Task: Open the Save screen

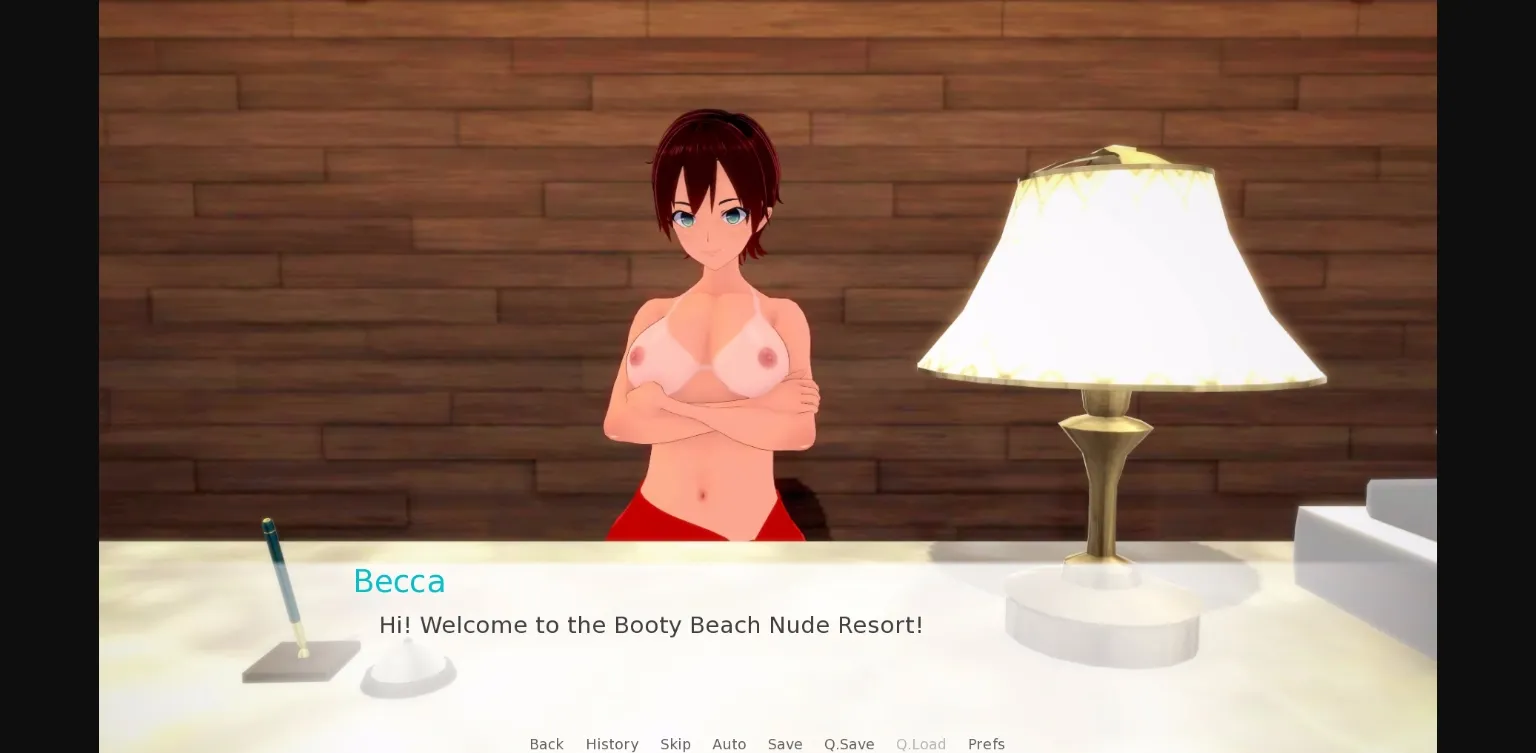Action: coord(785,744)
